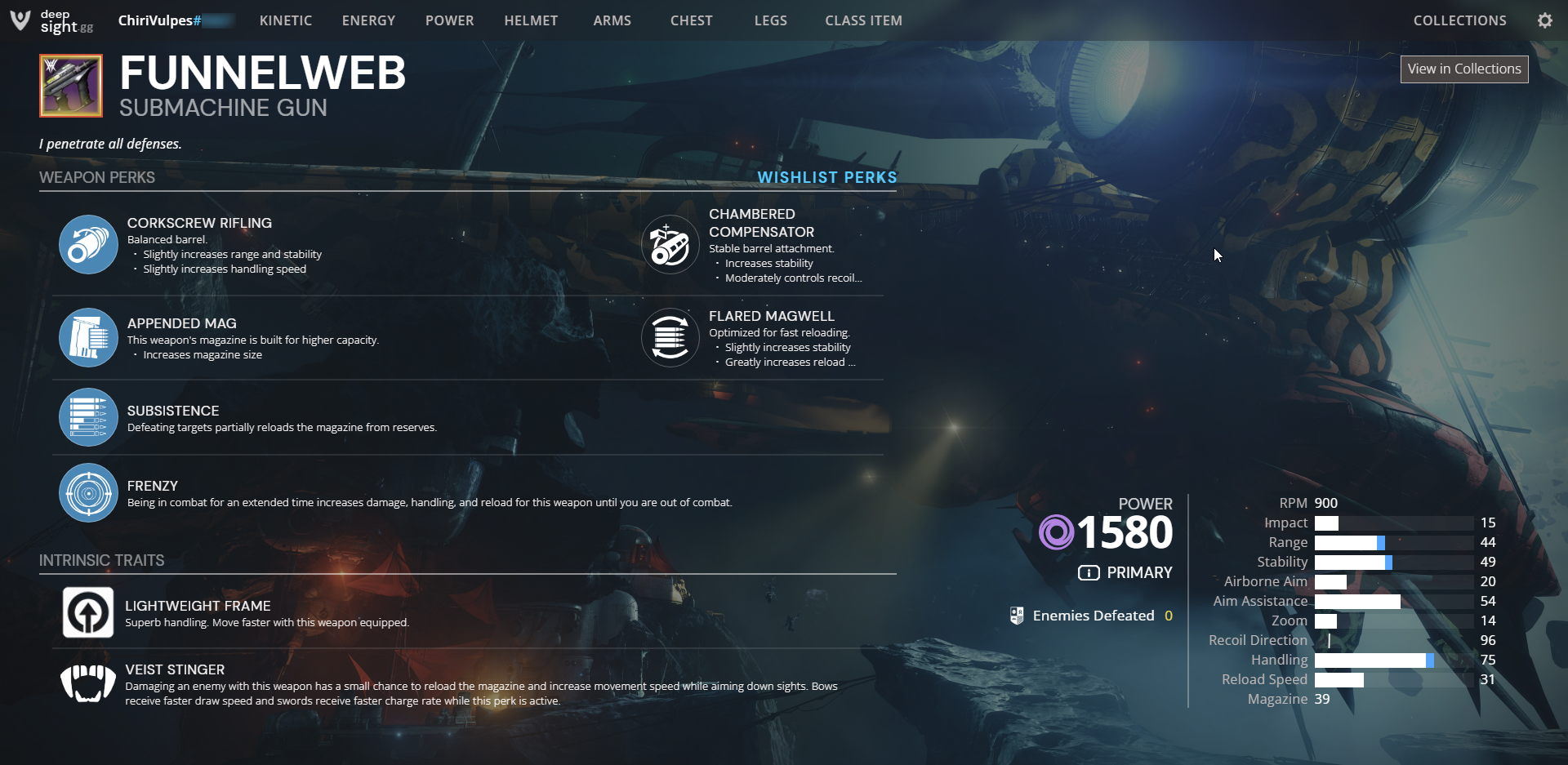Image resolution: width=1568 pixels, height=765 pixels.
Task: Select the Subsistence perk icon
Action: coord(88,417)
